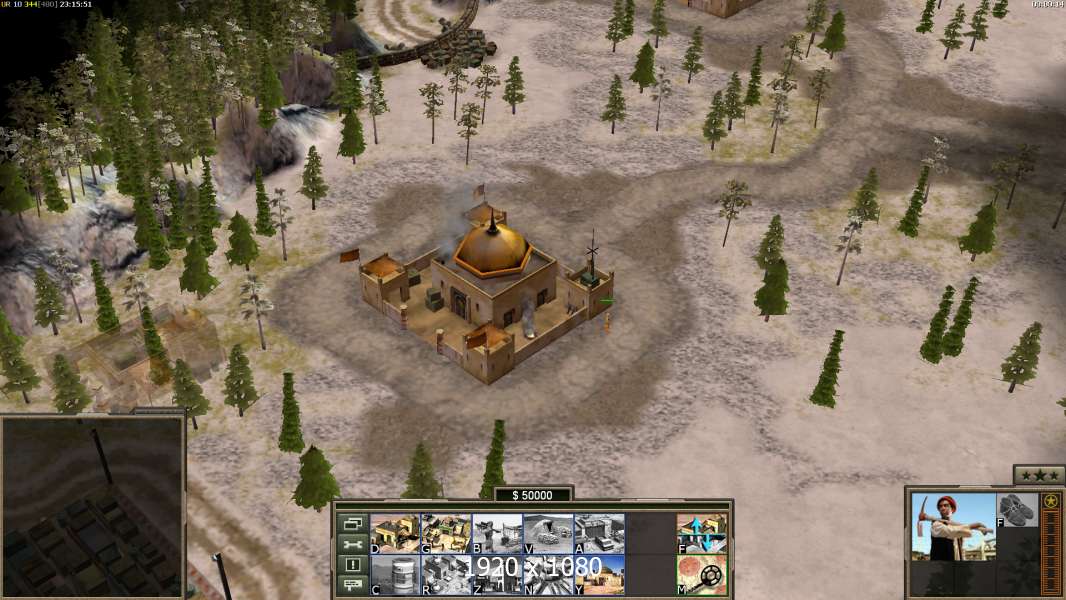The width and height of the screenshot is (1066, 600).
Task: Choose the domed building icon labeled Y
Action: (x=599, y=574)
